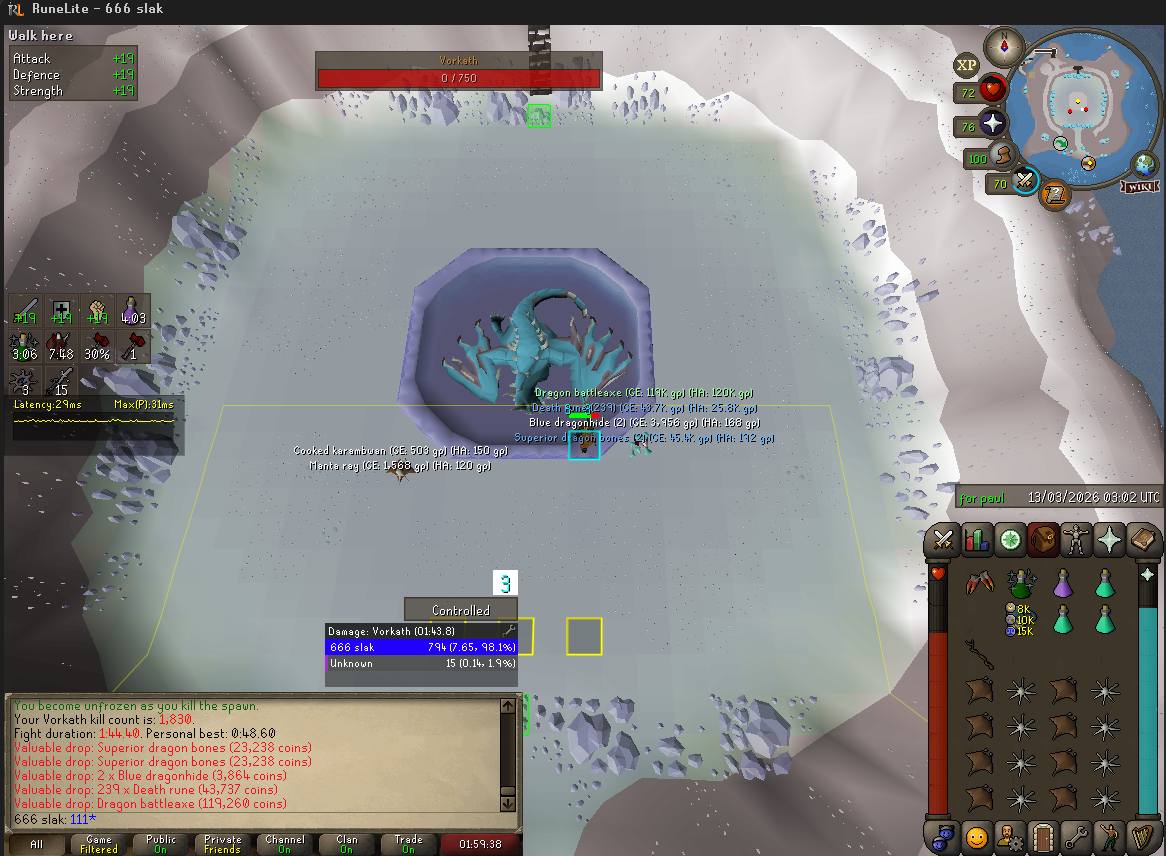Open the Spellbook tab
This screenshot has width=1166, height=856.
point(1144,540)
